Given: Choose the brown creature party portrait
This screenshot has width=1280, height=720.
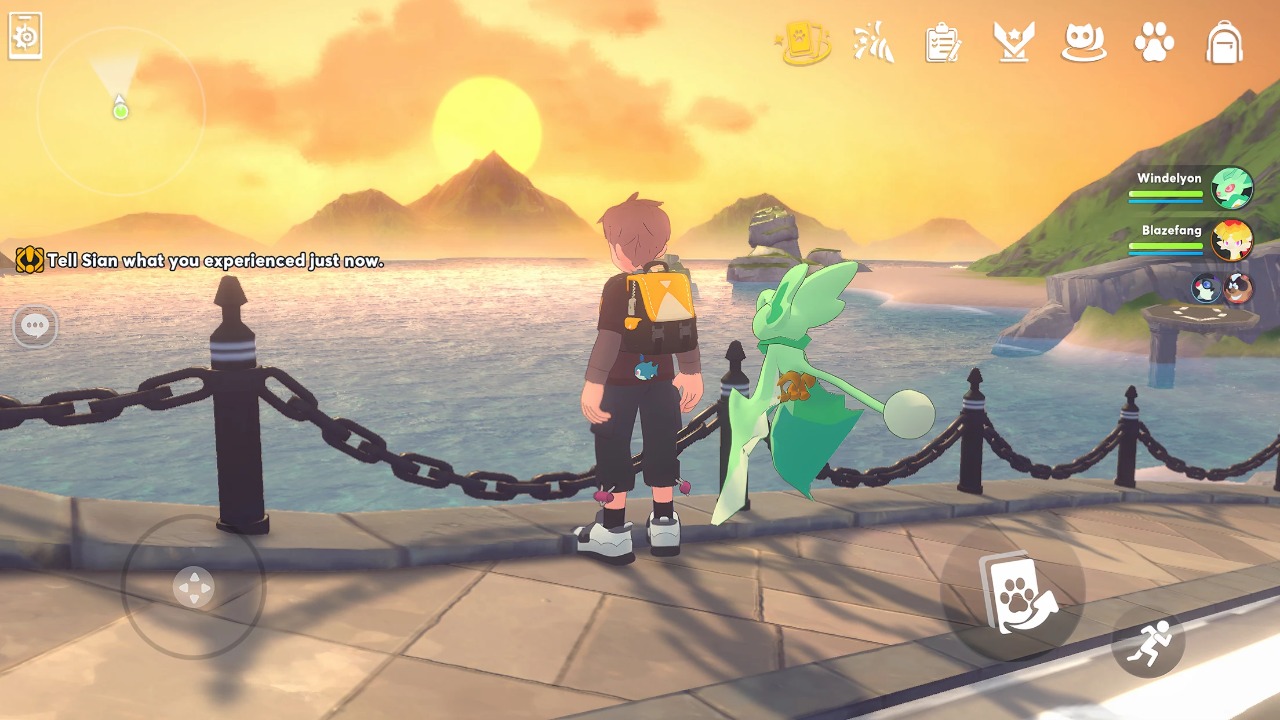Looking at the screenshot, I should (1238, 288).
